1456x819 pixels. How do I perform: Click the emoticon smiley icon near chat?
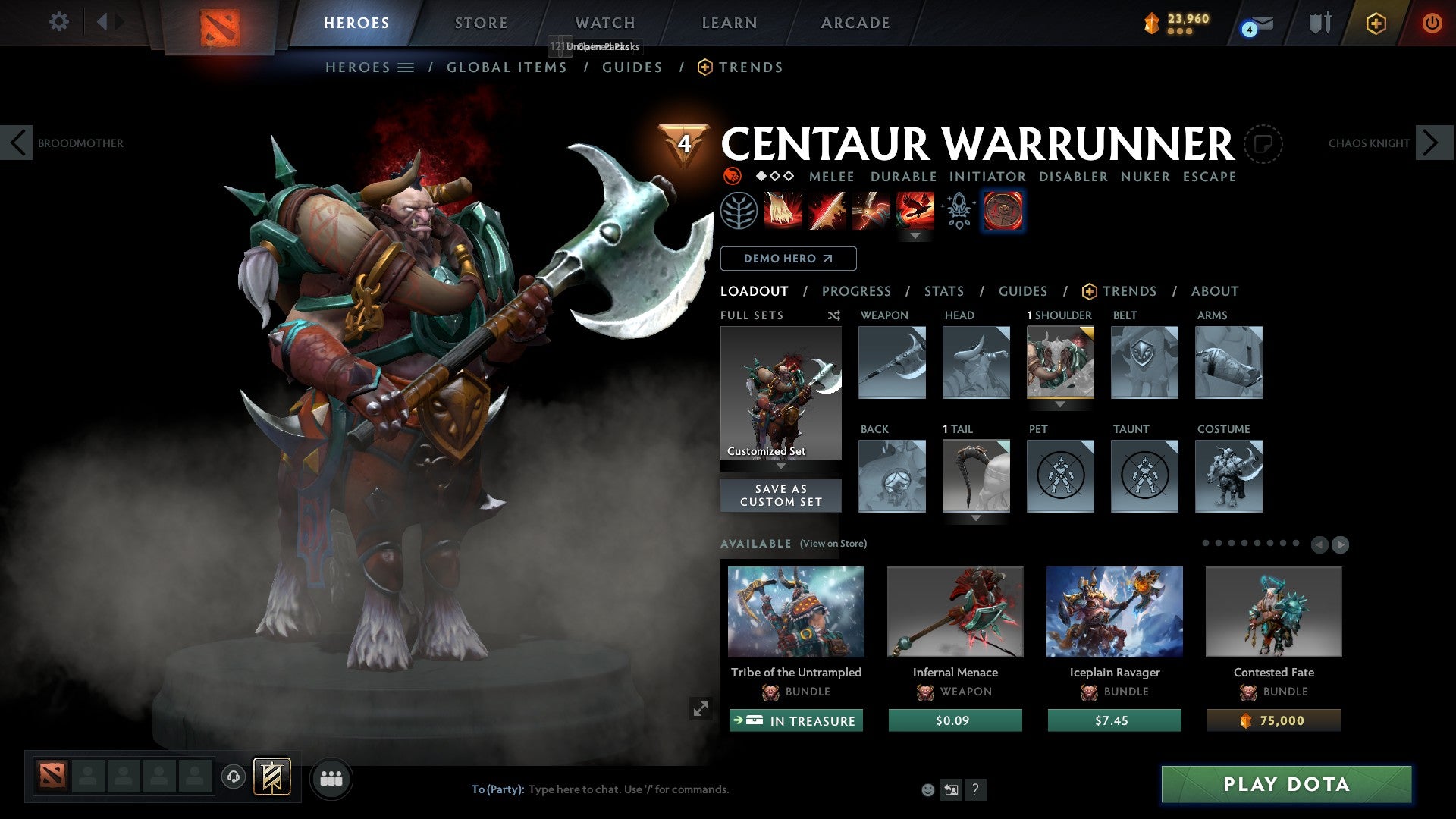(x=927, y=789)
